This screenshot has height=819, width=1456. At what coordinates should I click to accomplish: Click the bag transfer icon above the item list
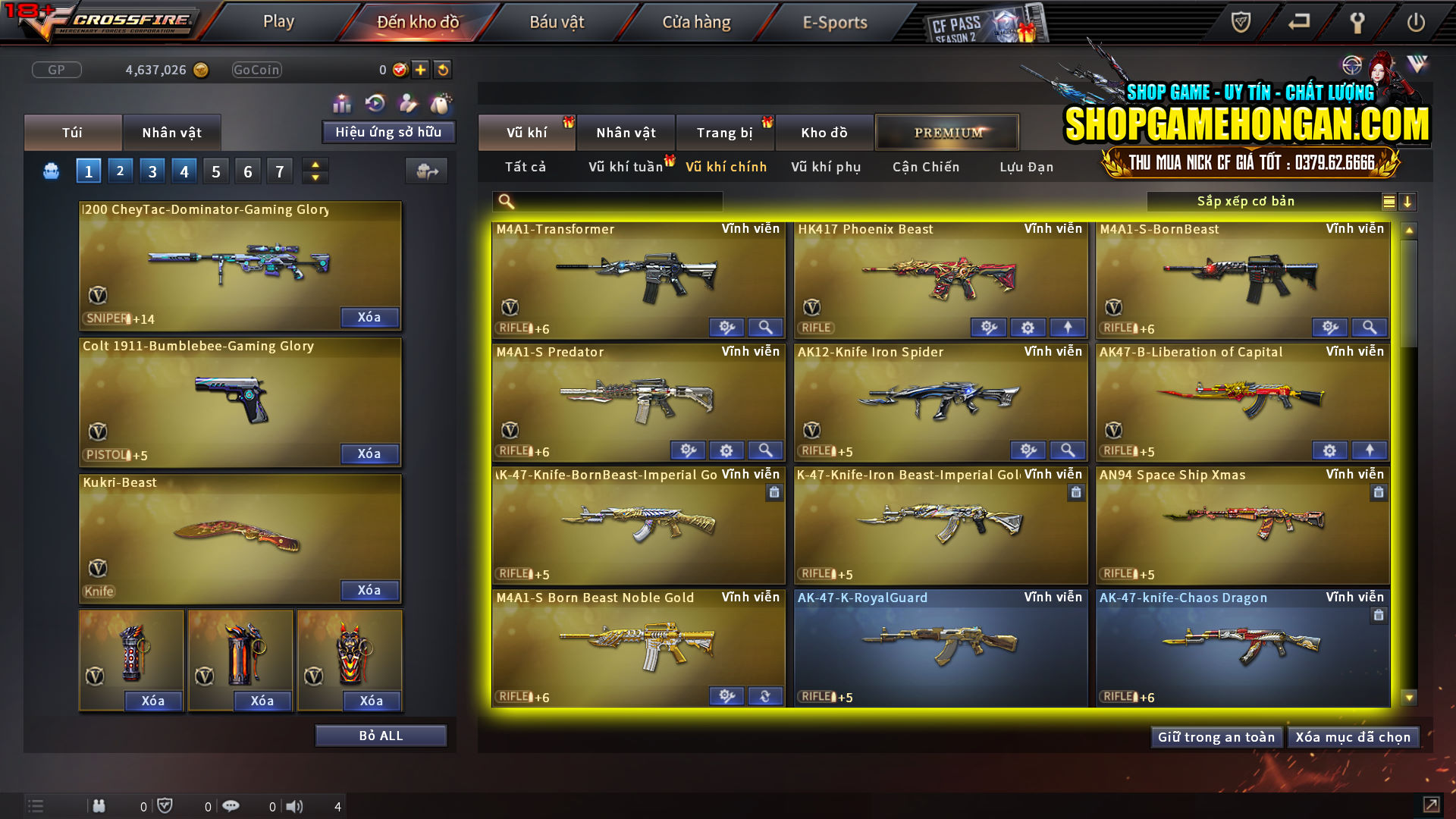[x=427, y=171]
